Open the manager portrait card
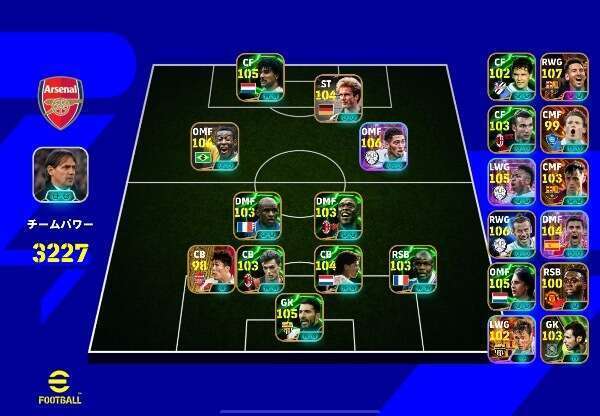This screenshot has height=416, width=600. pyautogui.click(x=60, y=175)
